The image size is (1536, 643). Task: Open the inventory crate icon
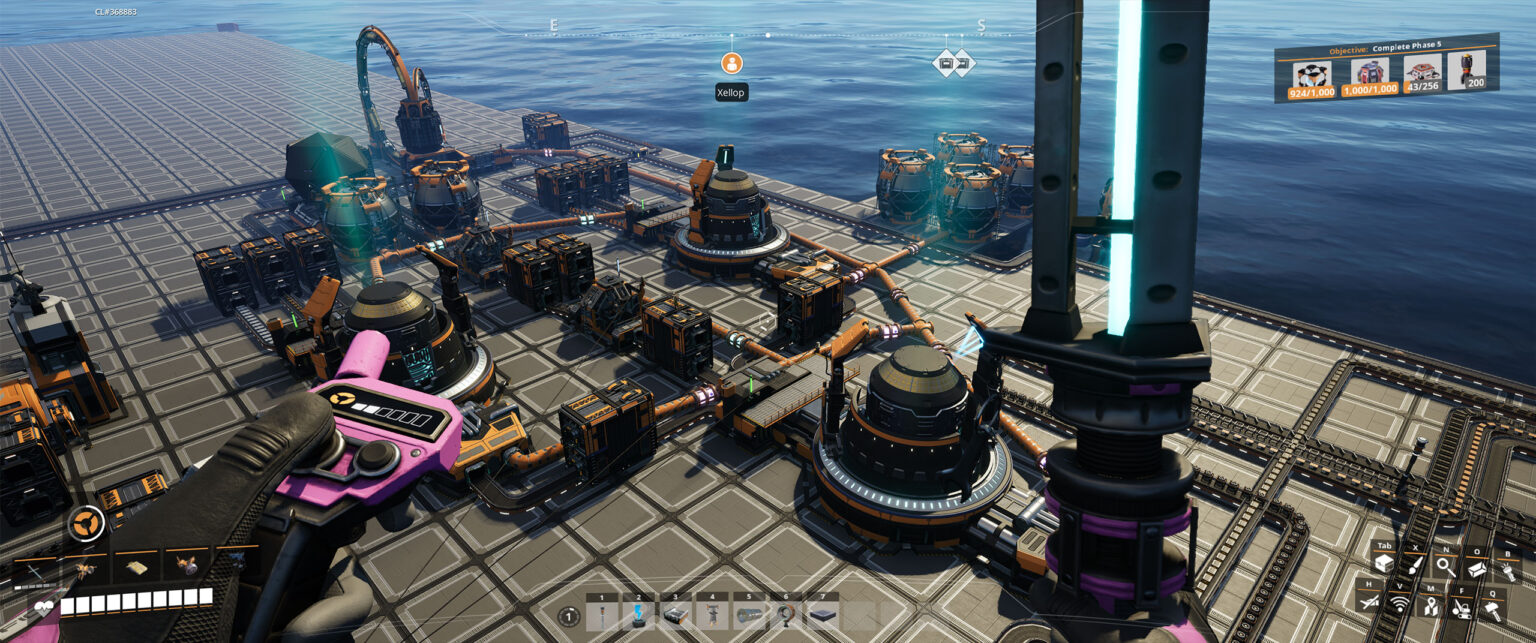[x=1384, y=566]
